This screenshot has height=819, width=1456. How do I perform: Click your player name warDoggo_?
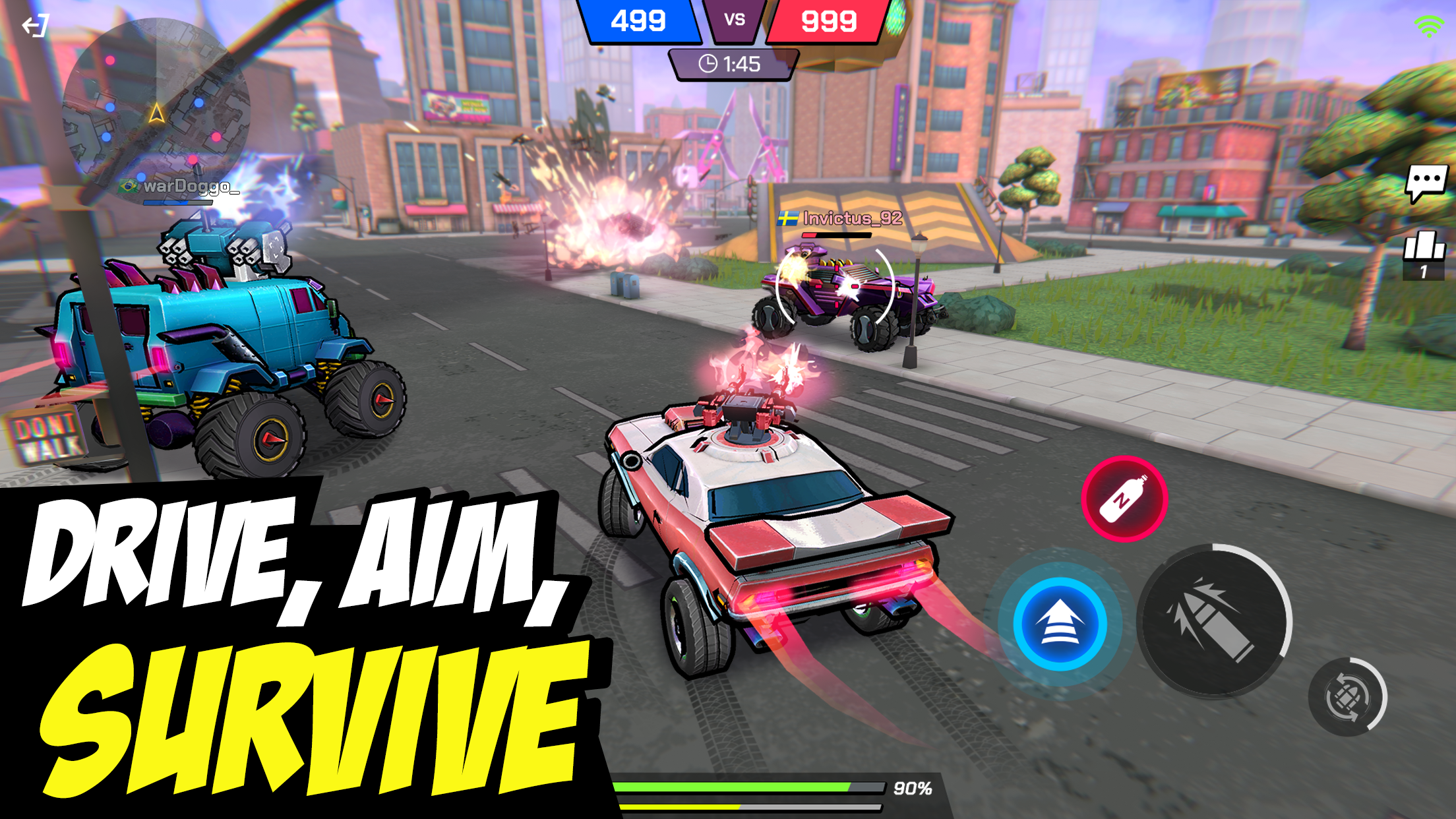point(191,188)
